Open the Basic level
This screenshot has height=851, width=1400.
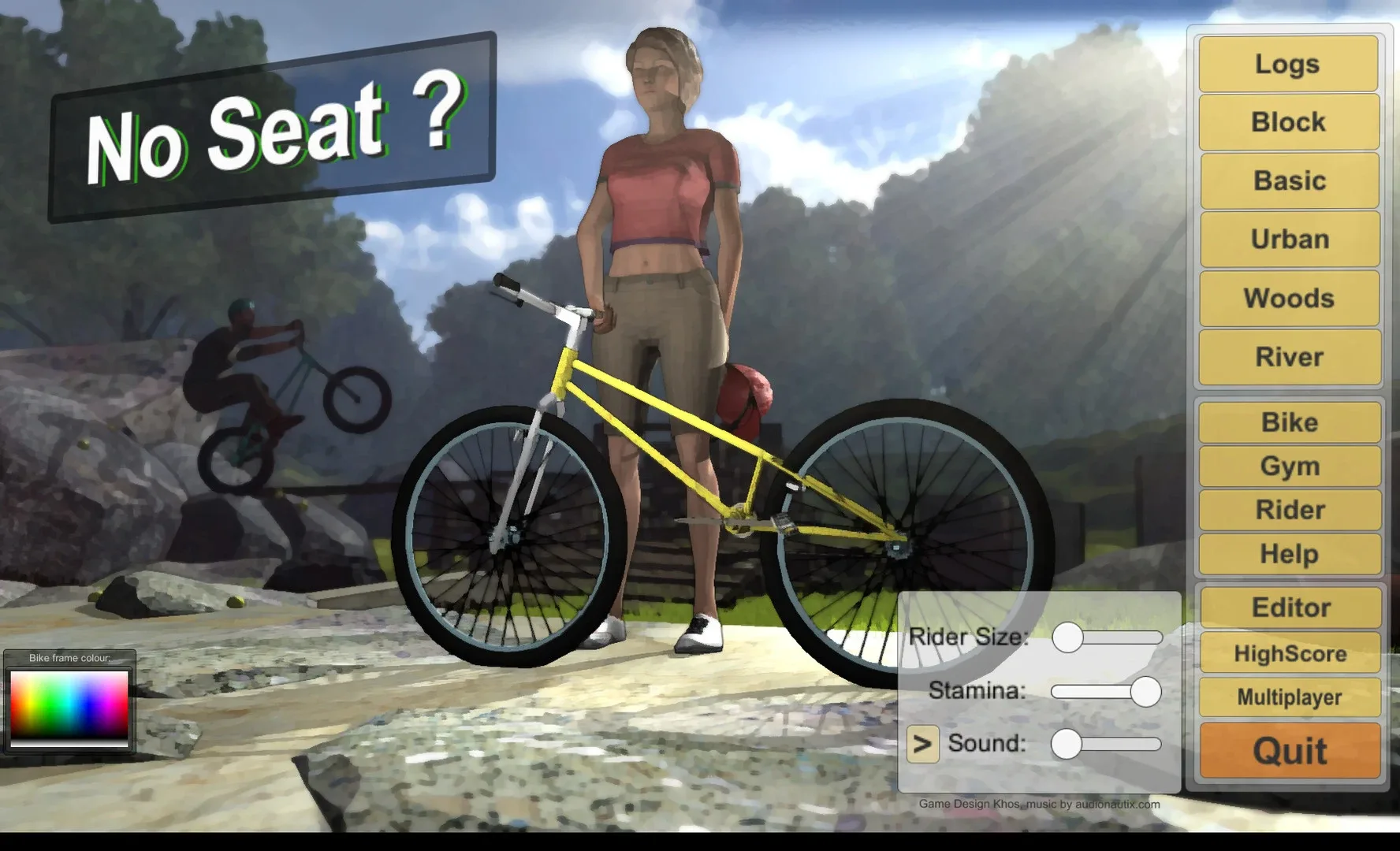pos(1287,180)
